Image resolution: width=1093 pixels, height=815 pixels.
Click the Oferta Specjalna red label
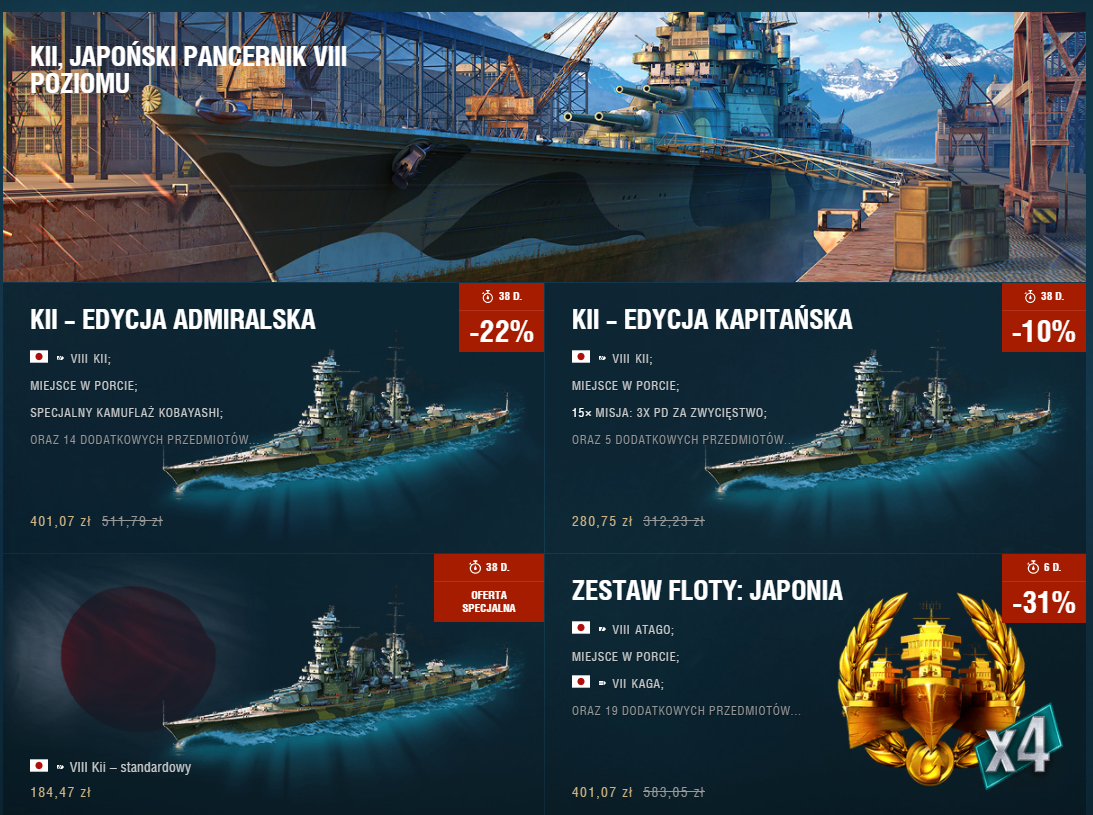tap(489, 602)
